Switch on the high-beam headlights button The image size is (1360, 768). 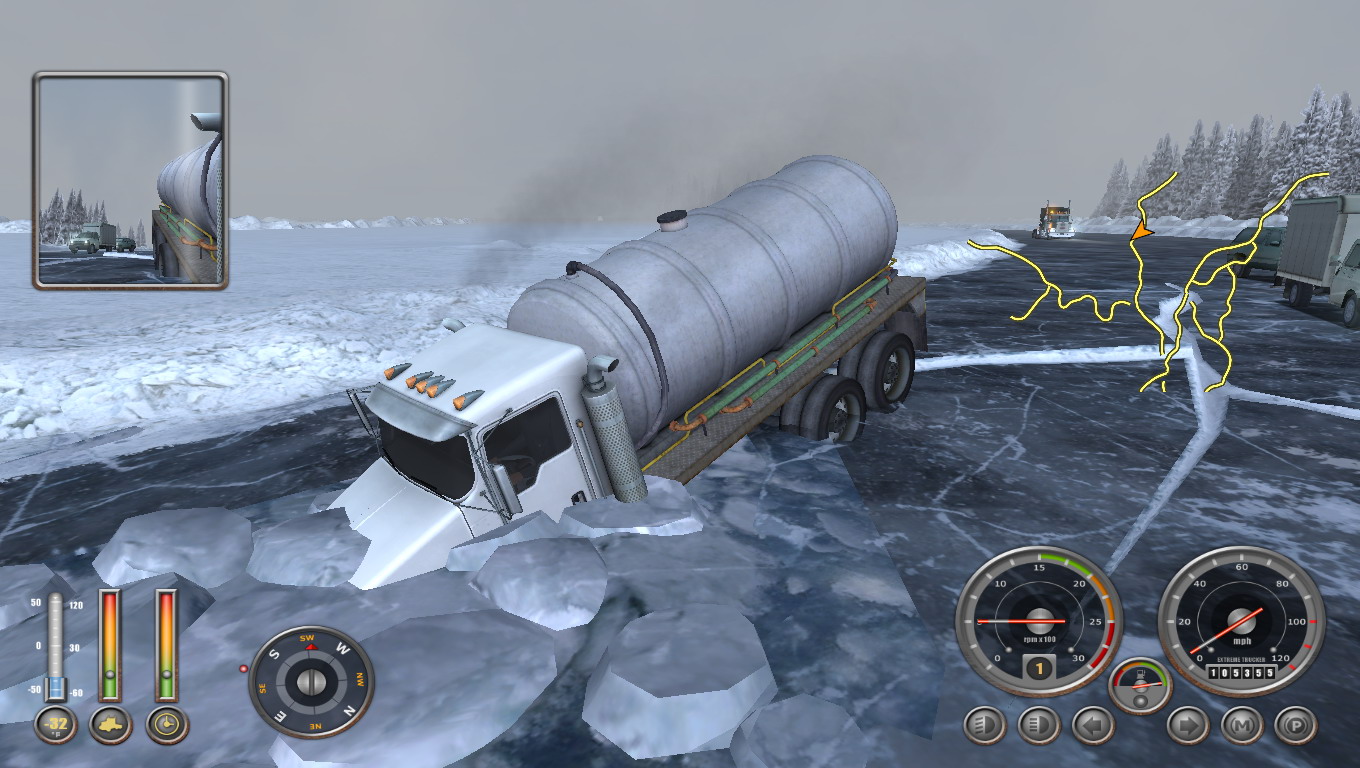pos(1038,725)
